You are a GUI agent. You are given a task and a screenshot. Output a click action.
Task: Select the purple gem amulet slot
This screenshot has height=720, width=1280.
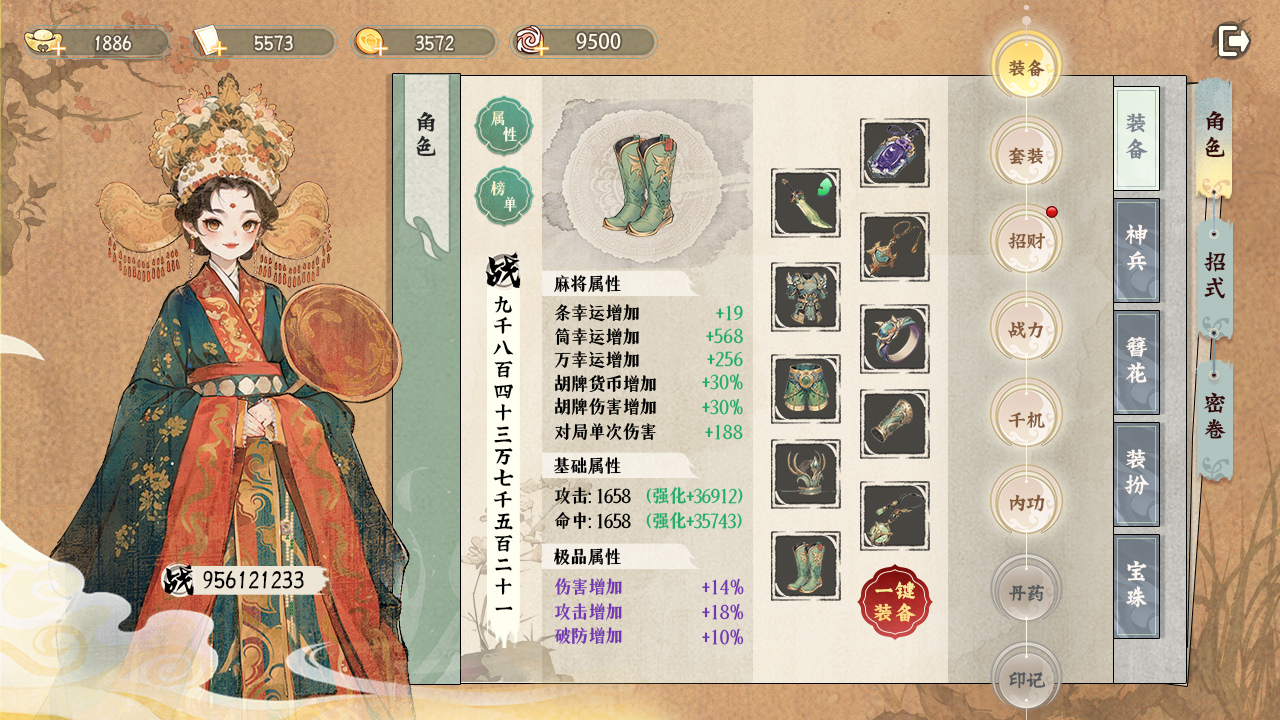click(894, 153)
